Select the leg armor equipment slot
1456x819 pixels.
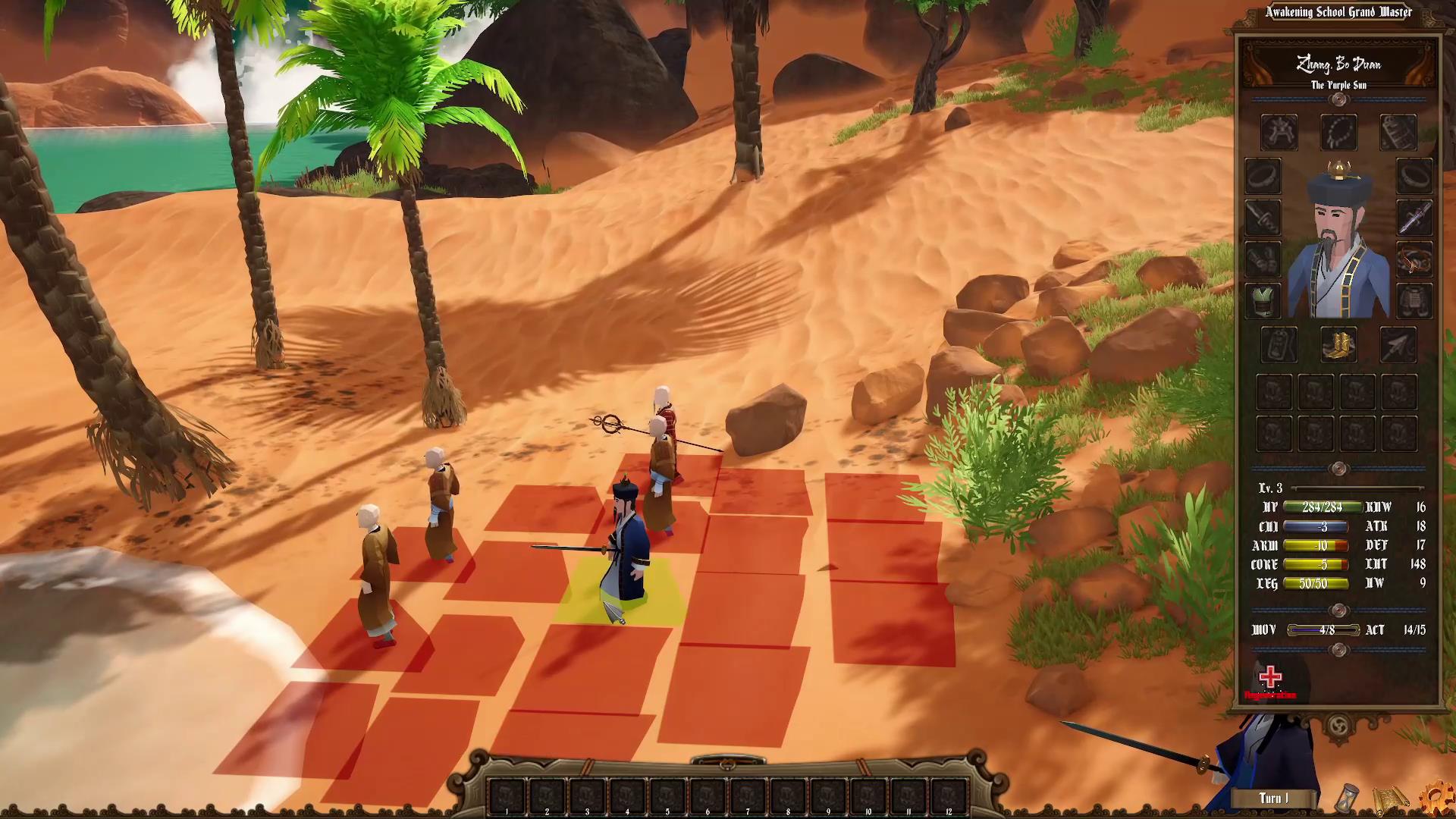(x=1413, y=301)
